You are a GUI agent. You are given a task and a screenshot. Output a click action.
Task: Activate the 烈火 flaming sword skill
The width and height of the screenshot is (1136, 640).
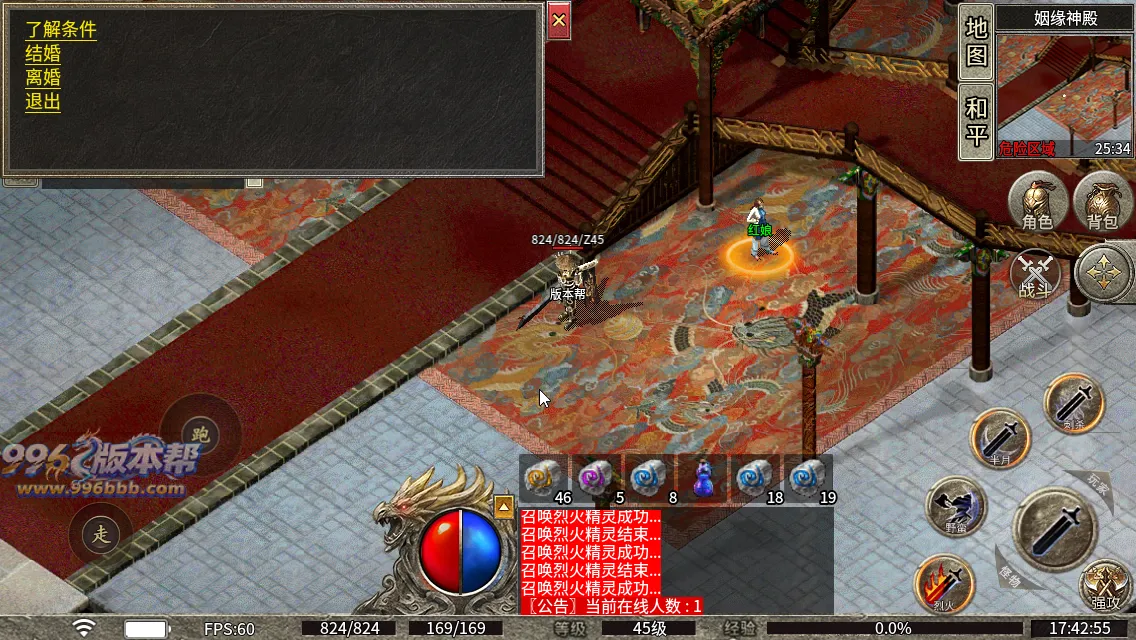[x=945, y=584]
